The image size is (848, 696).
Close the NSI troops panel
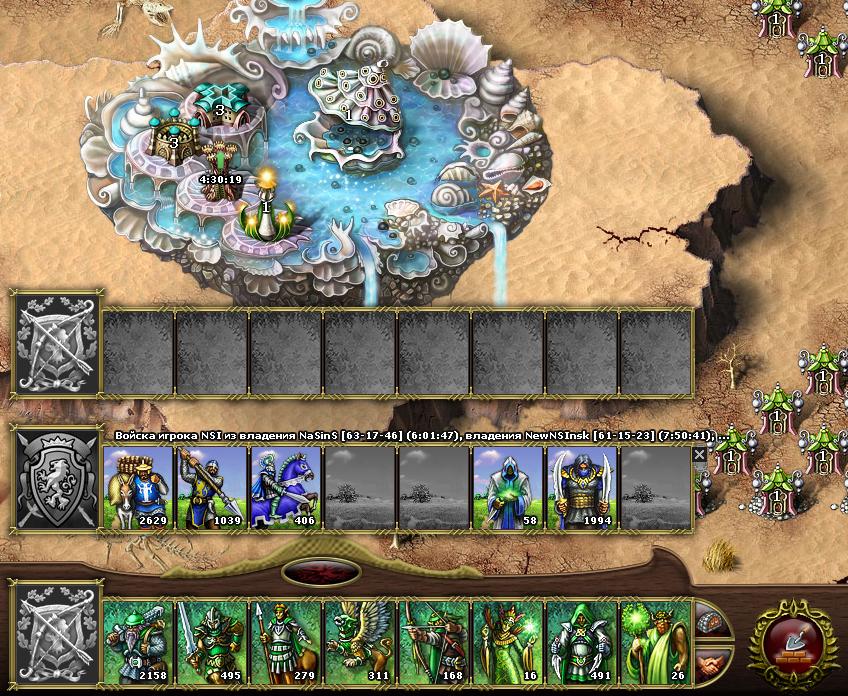click(699, 454)
